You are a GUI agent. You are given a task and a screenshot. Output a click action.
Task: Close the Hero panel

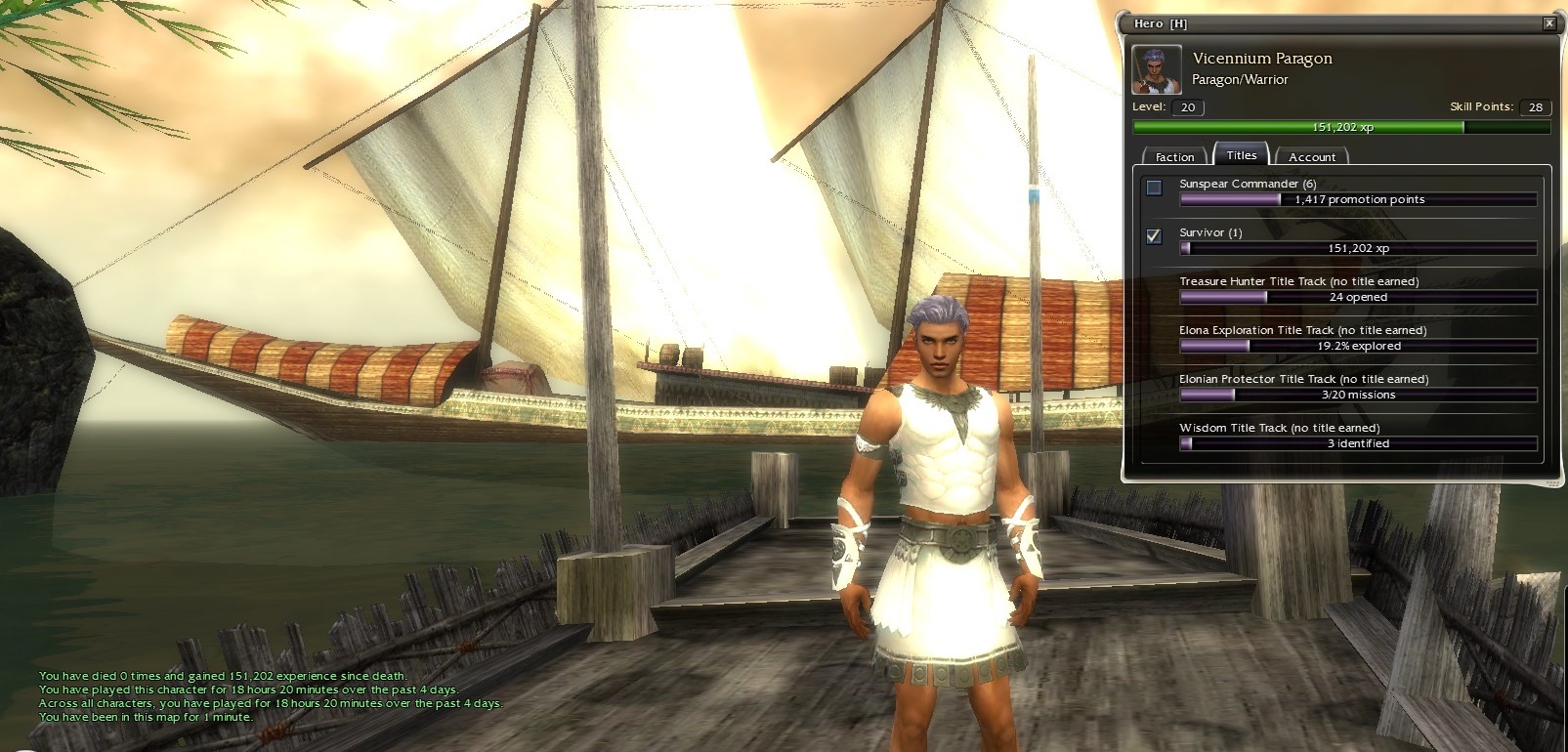coord(1548,23)
